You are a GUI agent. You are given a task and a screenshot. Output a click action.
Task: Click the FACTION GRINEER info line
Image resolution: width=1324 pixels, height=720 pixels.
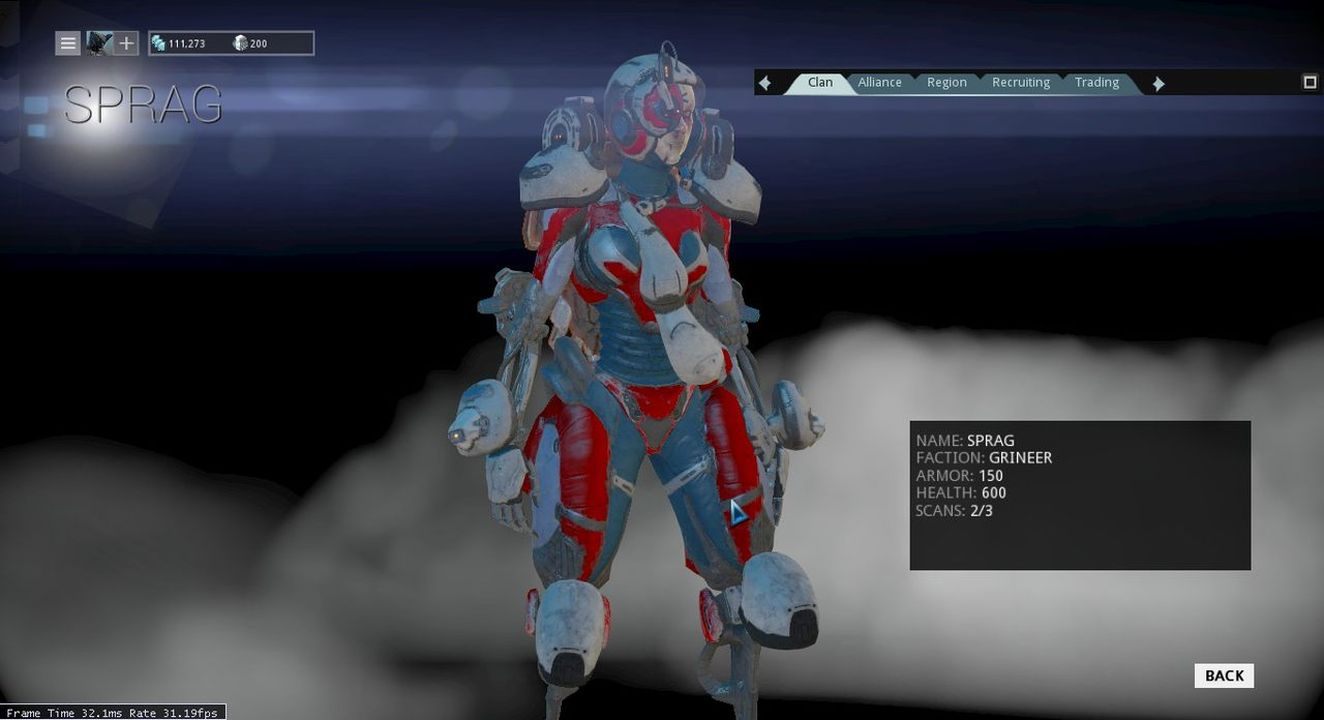985,457
